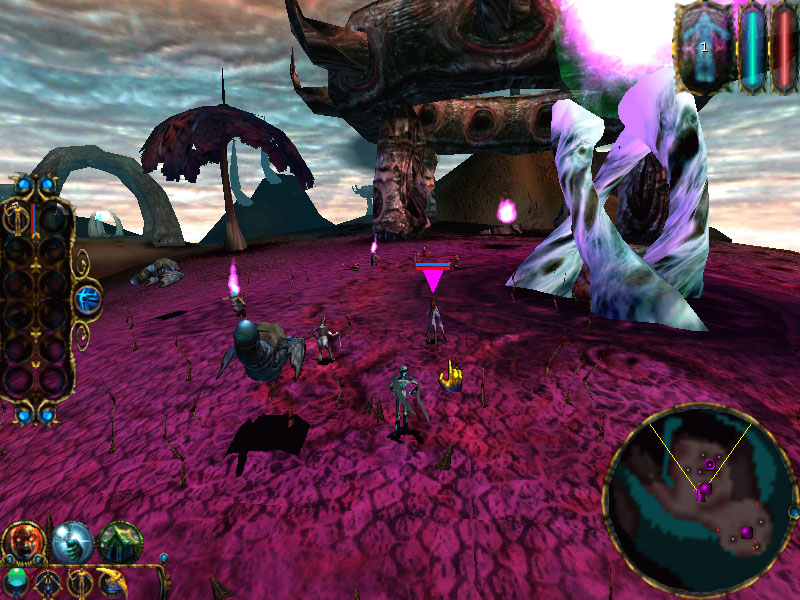Select the wizard soul portrait showing 1

pyautogui.click(x=704, y=46)
